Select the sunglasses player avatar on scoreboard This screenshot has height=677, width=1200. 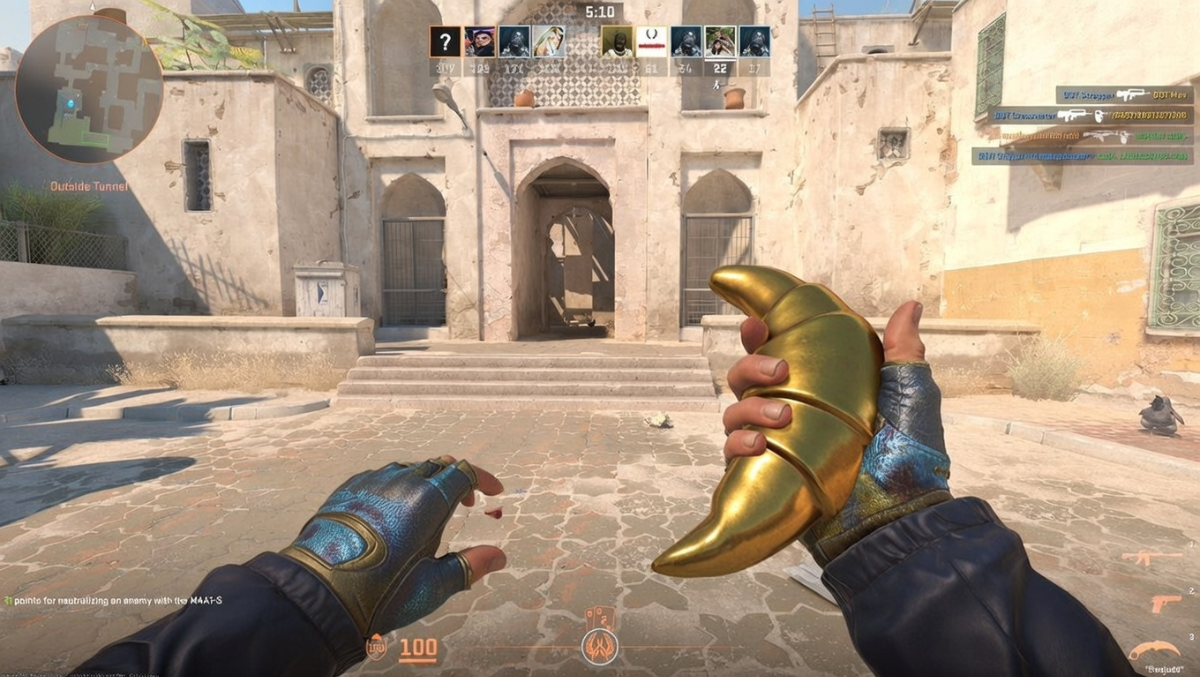click(x=479, y=41)
